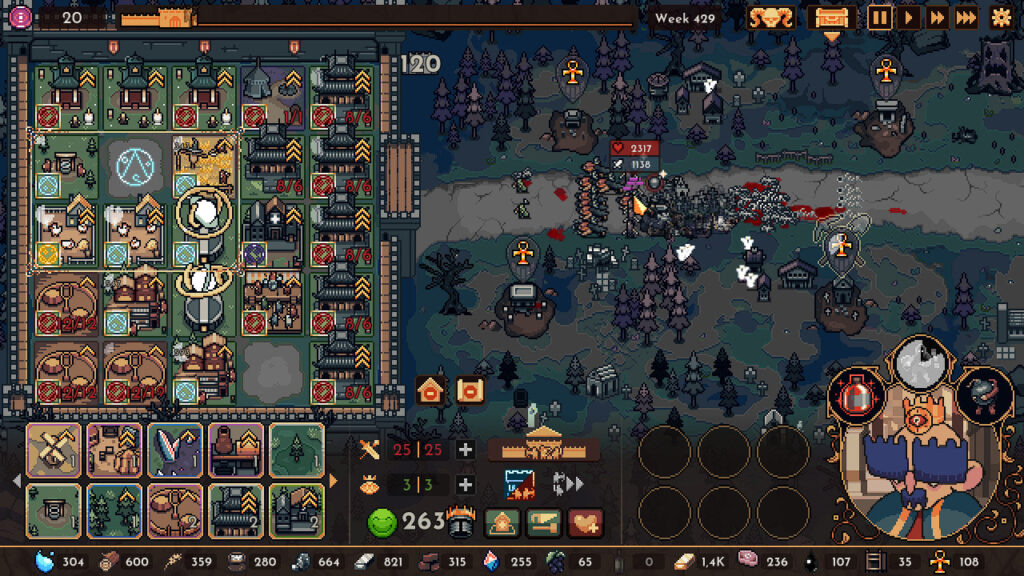The image size is (1024, 576).
Task: Pick the single pine tree card
Action: tap(297, 450)
